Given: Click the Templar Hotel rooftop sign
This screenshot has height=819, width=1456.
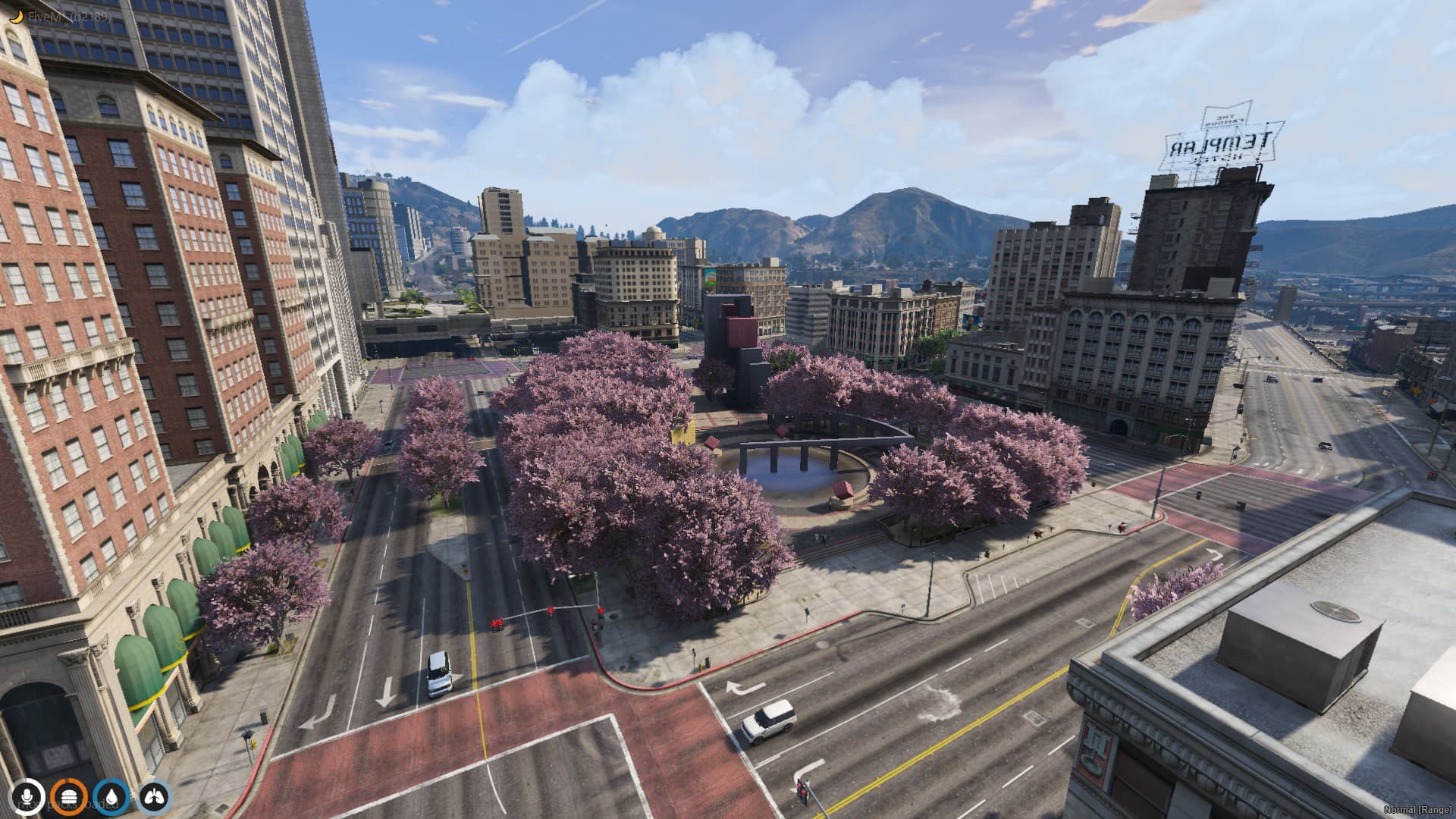Looking at the screenshot, I should pos(1223,136).
